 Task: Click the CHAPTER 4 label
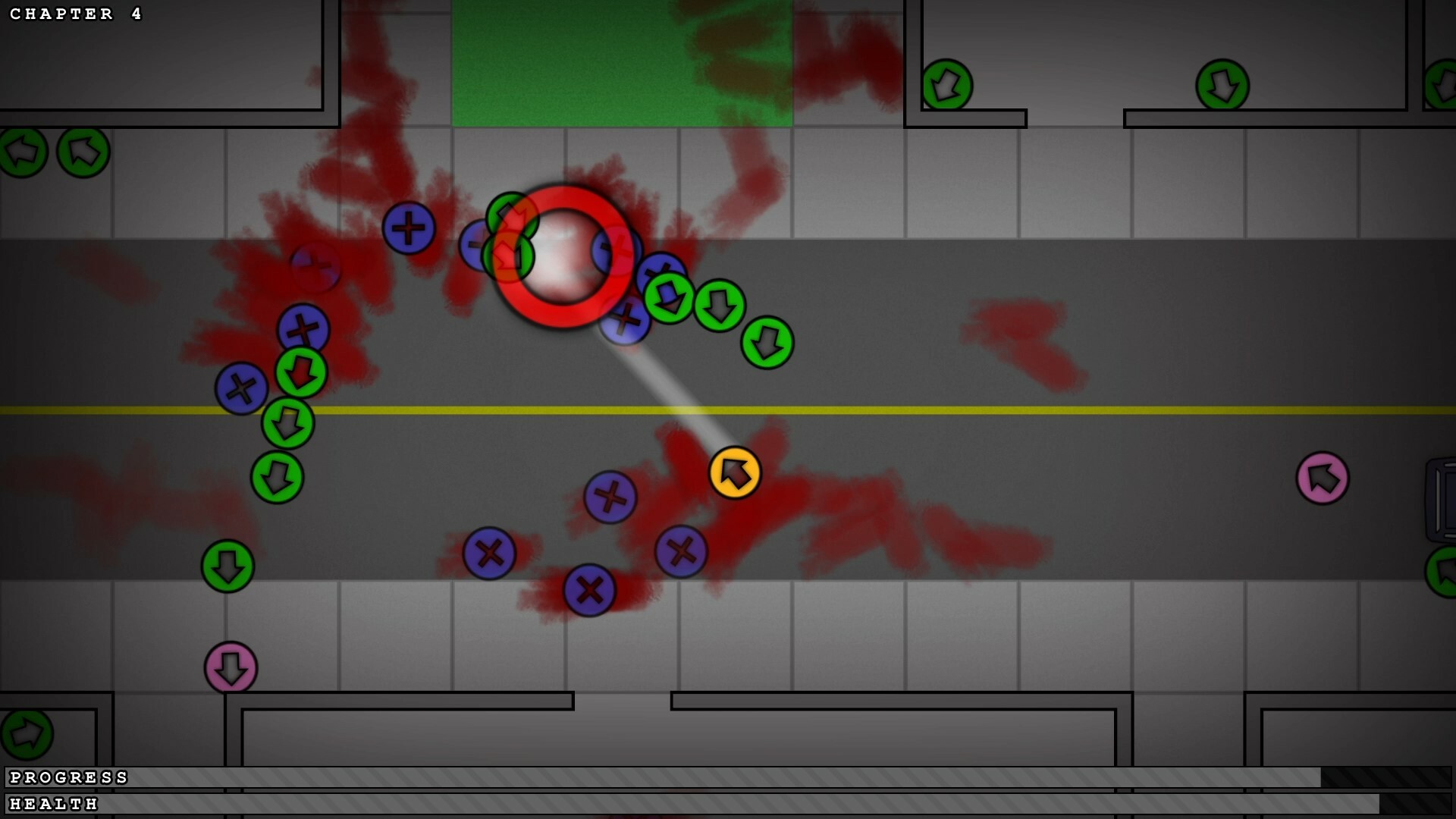[x=74, y=14]
